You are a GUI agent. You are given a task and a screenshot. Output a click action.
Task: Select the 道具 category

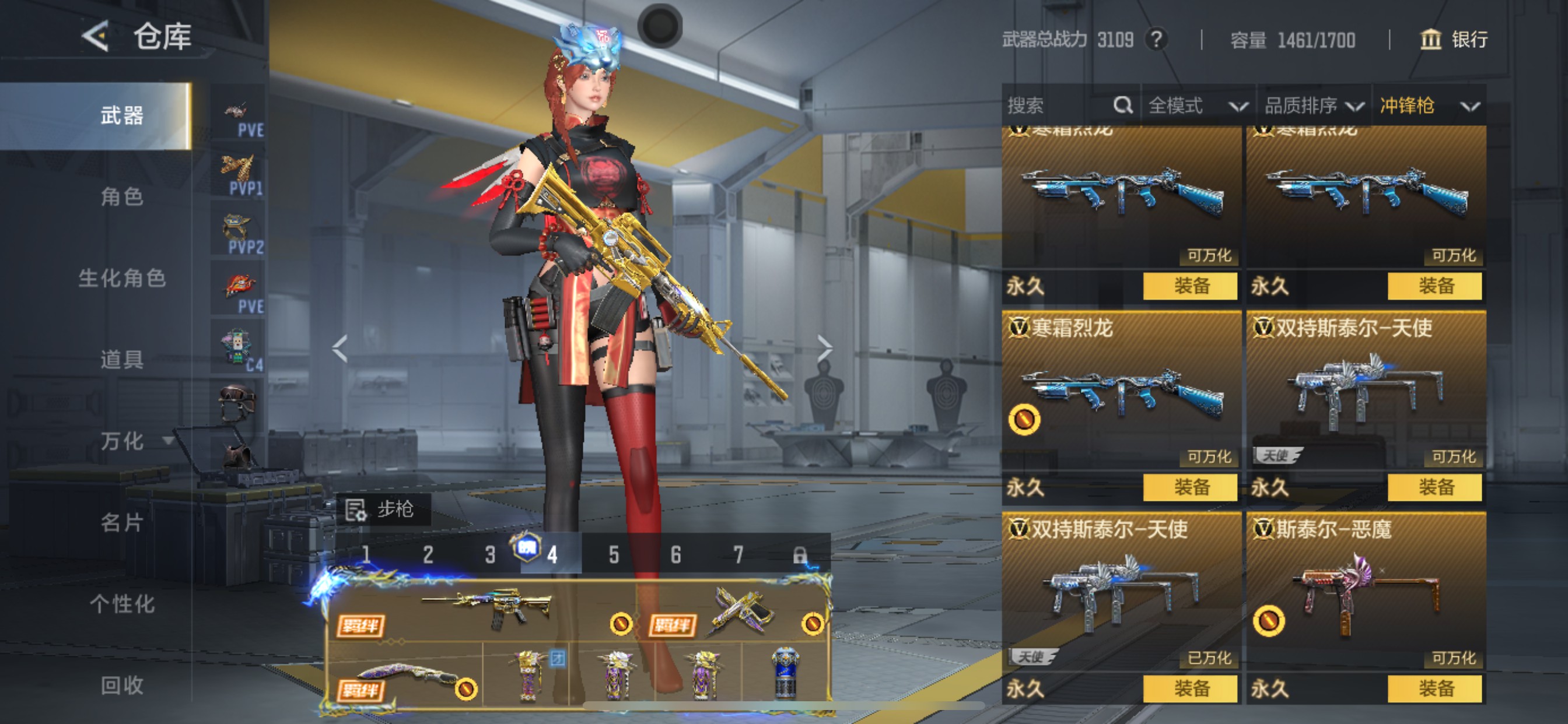pos(122,360)
